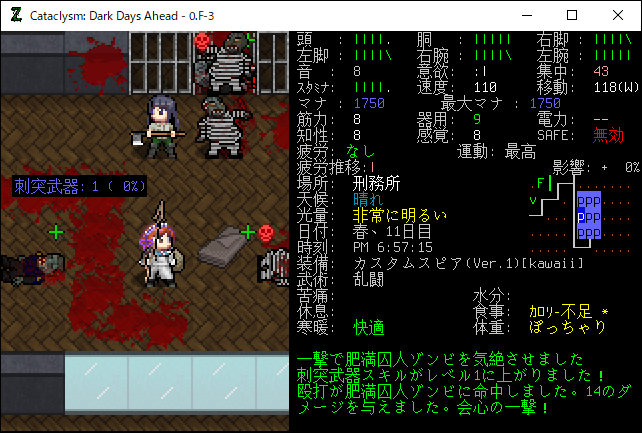The width and height of the screenshot is (642, 433).
Task: Close the Cataclysm game window
Action: 617,15
